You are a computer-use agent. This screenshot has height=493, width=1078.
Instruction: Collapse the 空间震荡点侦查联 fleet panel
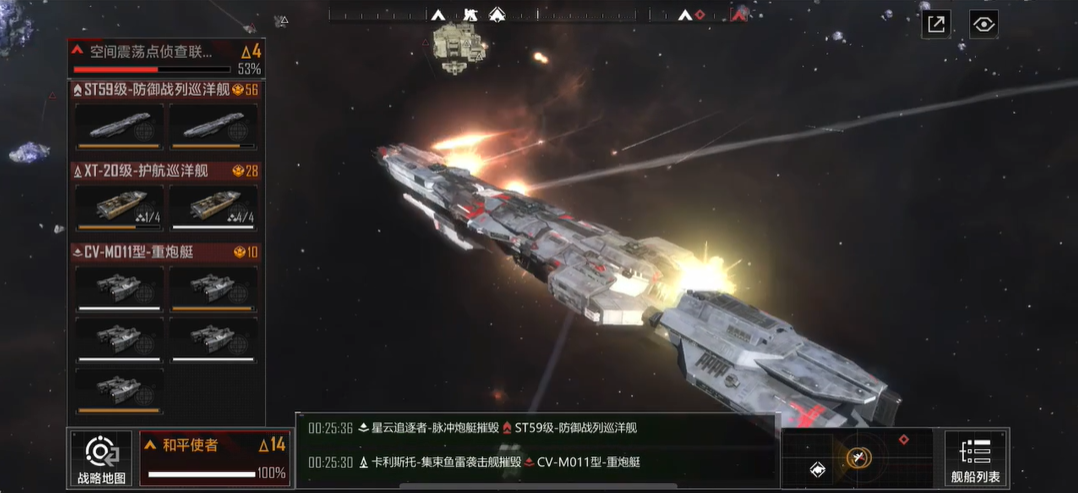coord(77,50)
